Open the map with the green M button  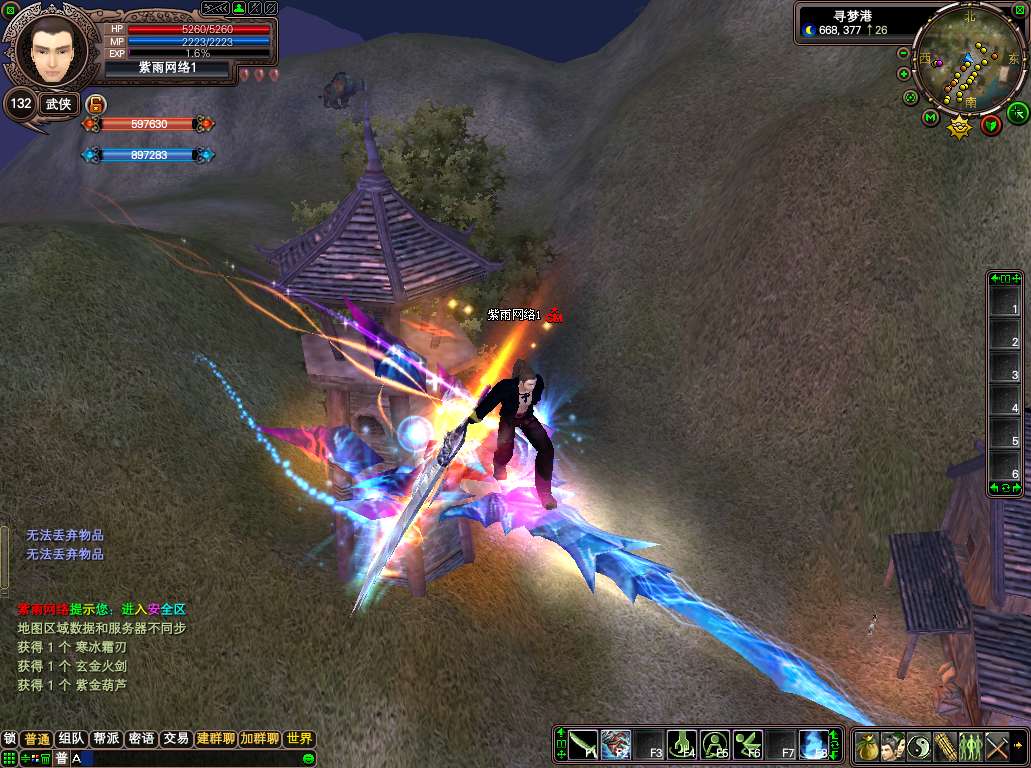930,120
